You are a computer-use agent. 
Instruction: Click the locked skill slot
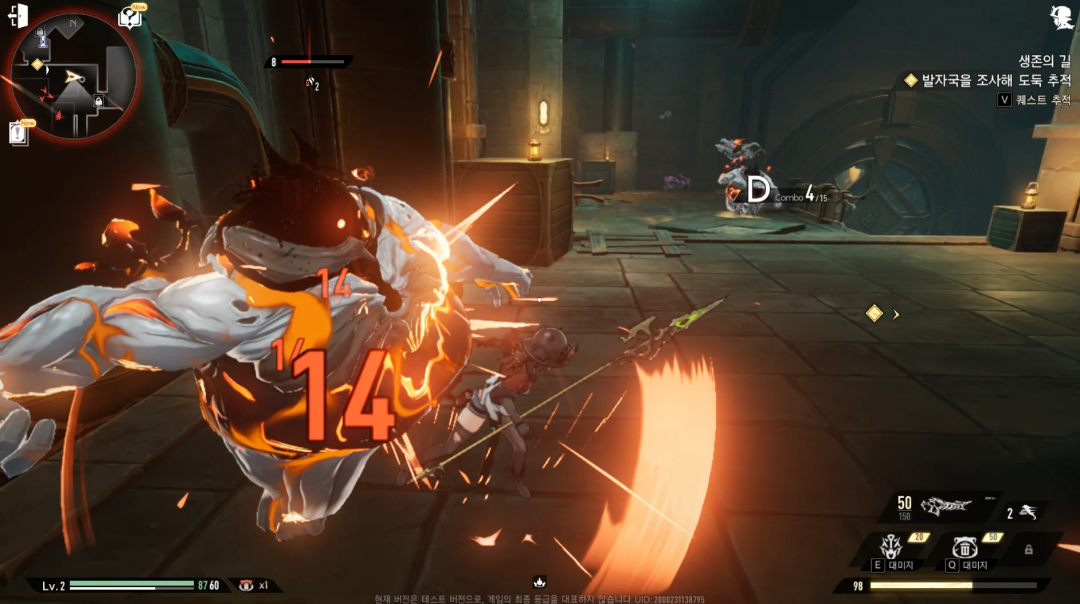tap(1028, 549)
